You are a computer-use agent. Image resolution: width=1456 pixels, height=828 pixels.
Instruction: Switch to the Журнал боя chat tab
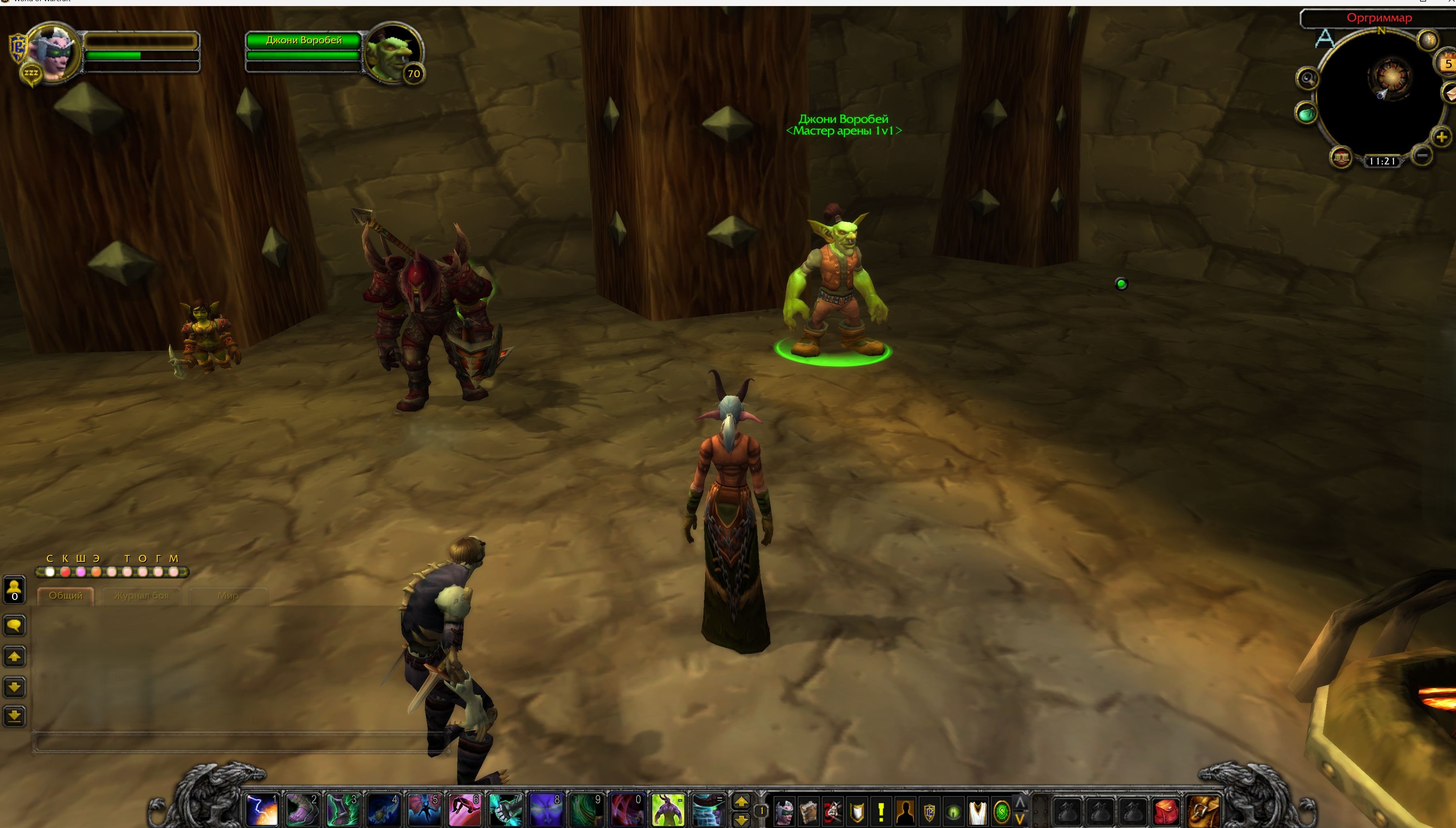(141, 595)
